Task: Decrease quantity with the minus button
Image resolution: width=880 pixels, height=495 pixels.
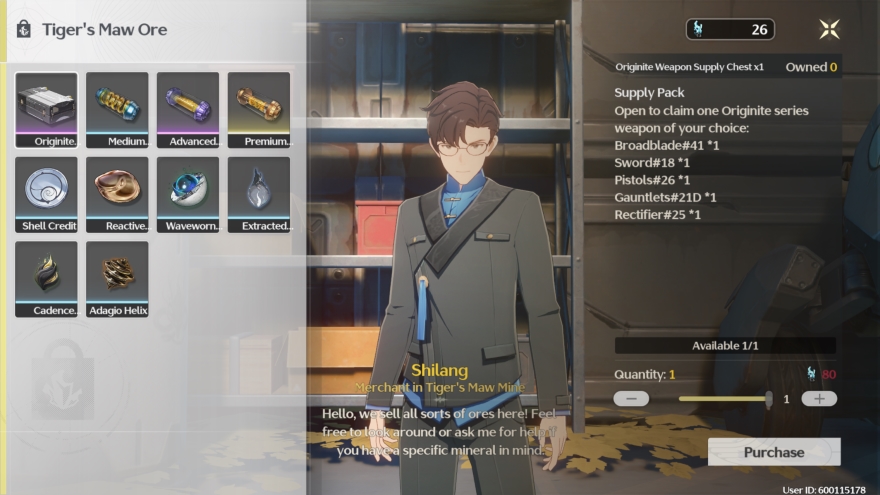Action: (631, 398)
